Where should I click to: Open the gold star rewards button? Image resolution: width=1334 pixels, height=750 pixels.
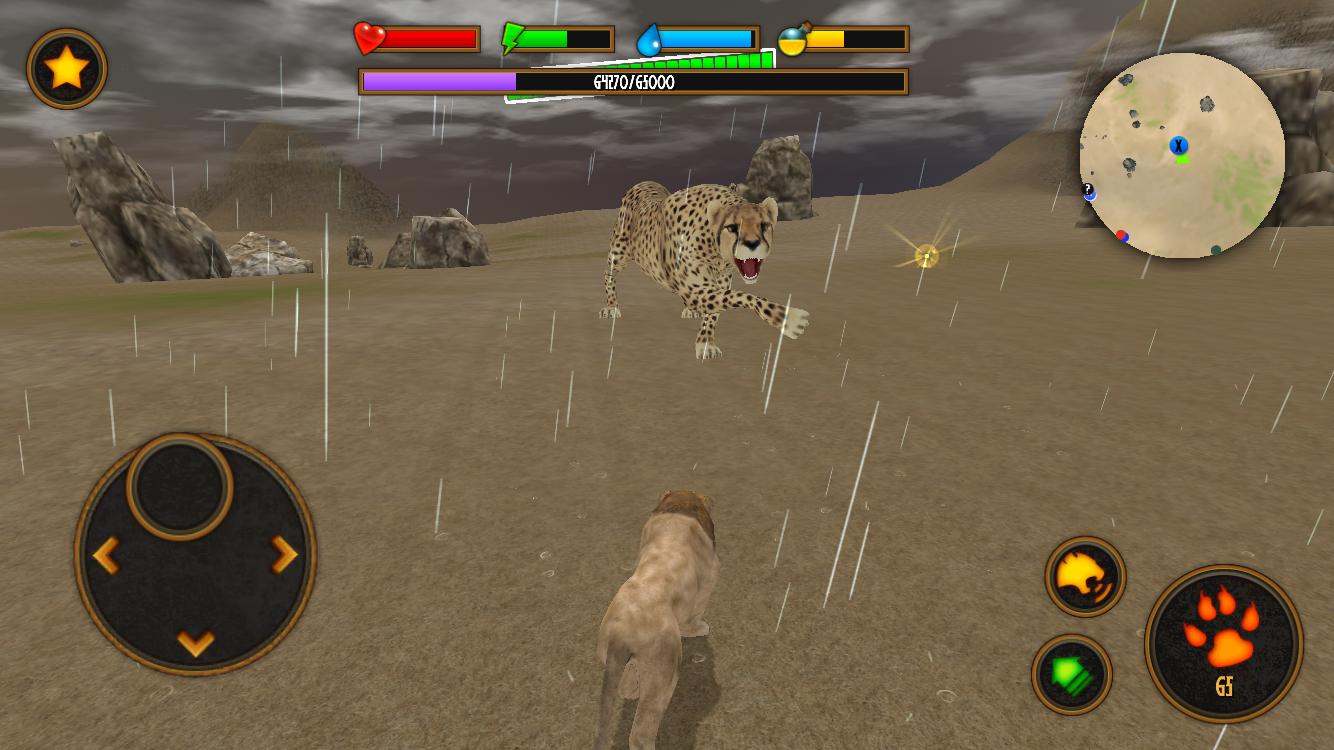point(66,68)
